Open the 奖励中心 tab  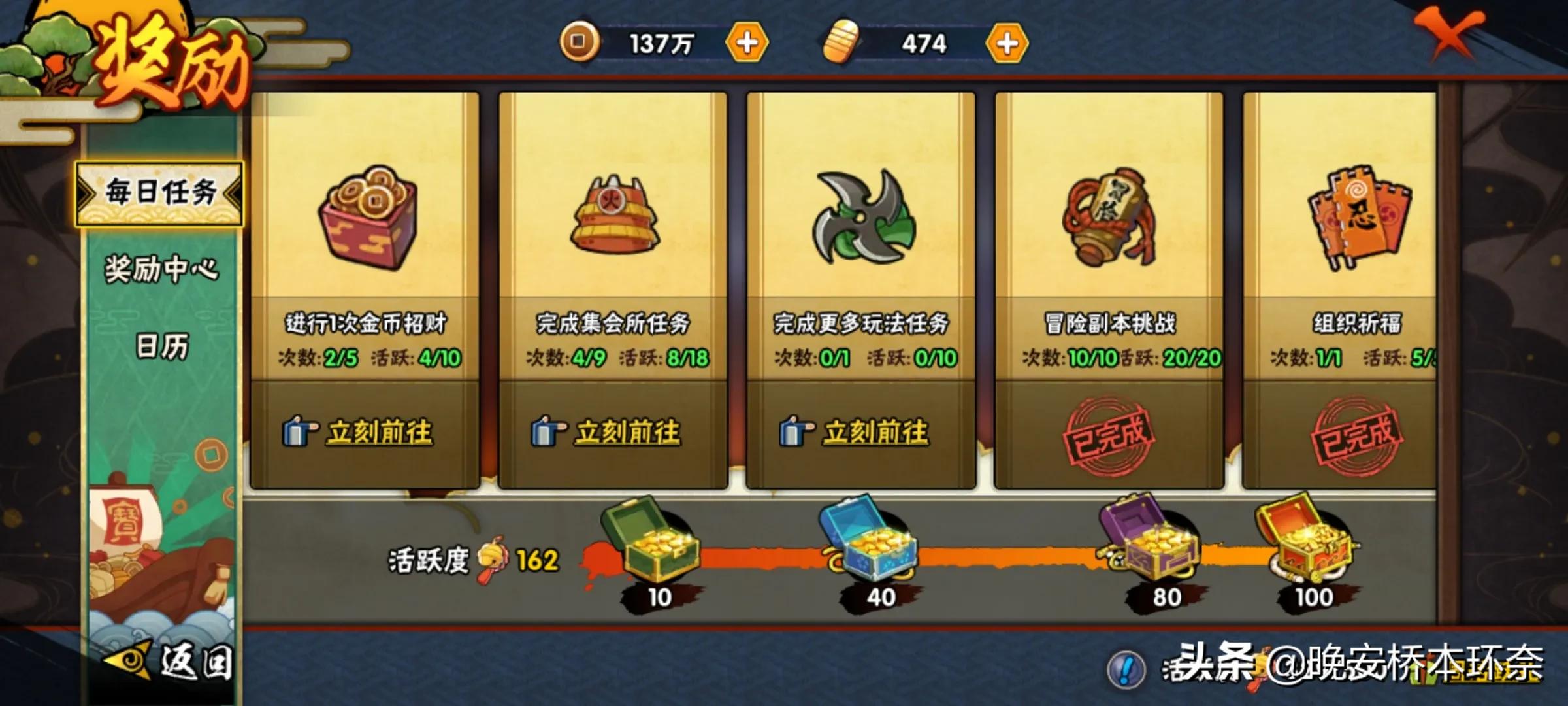pyautogui.click(x=161, y=269)
